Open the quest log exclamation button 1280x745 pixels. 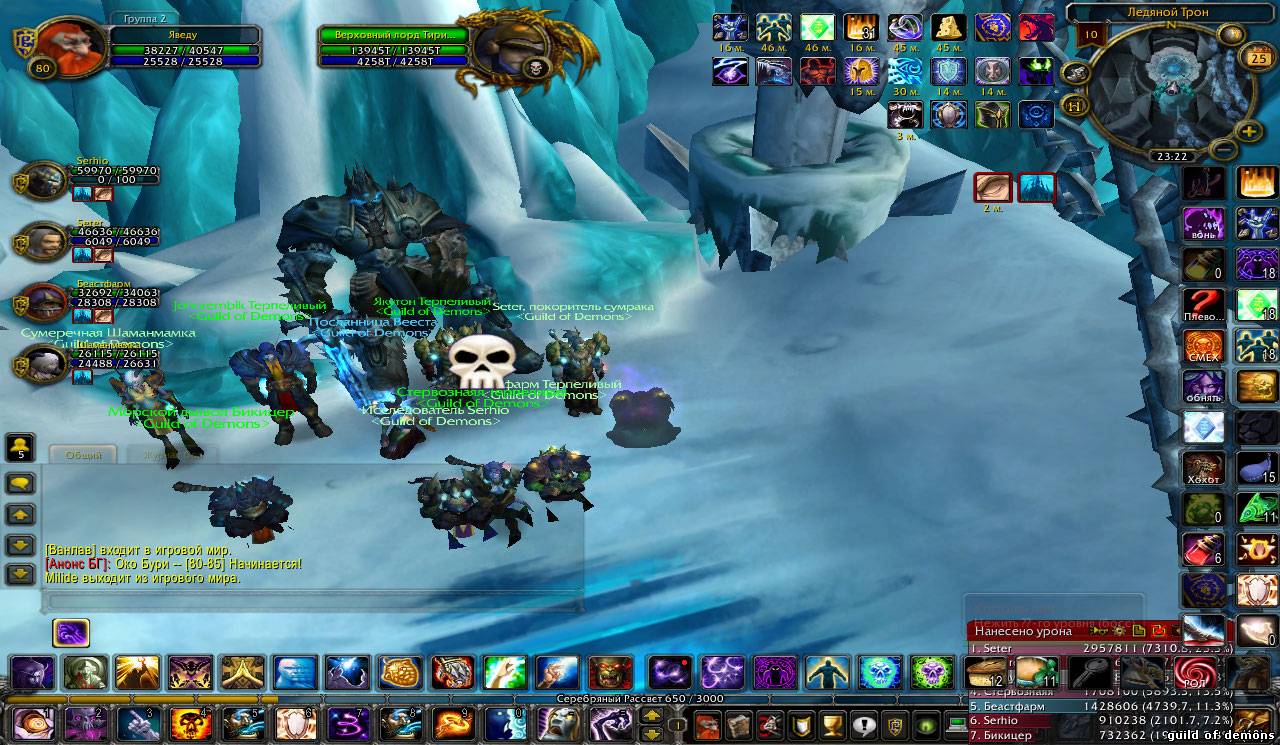(863, 724)
